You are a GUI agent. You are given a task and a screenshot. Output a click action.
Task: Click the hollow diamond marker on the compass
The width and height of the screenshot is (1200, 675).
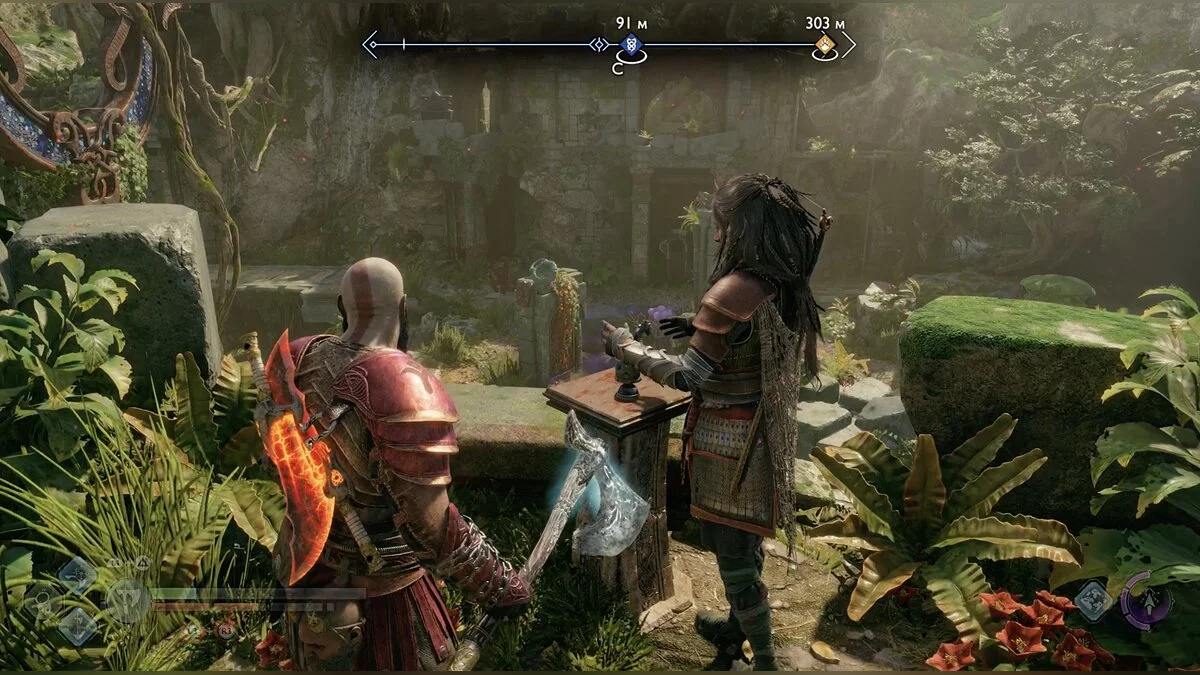click(x=599, y=44)
